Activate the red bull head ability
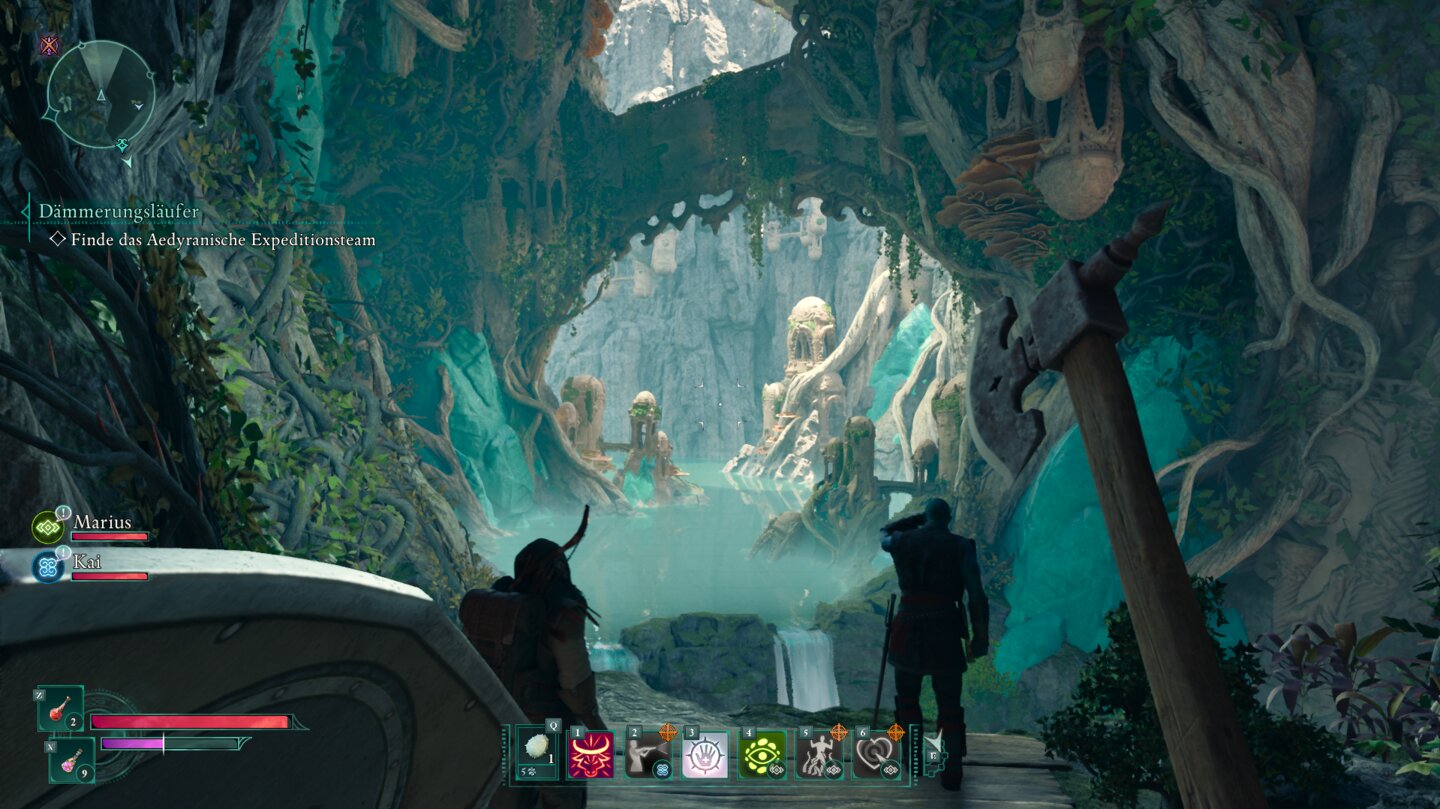This screenshot has height=809, width=1440. (x=590, y=754)
